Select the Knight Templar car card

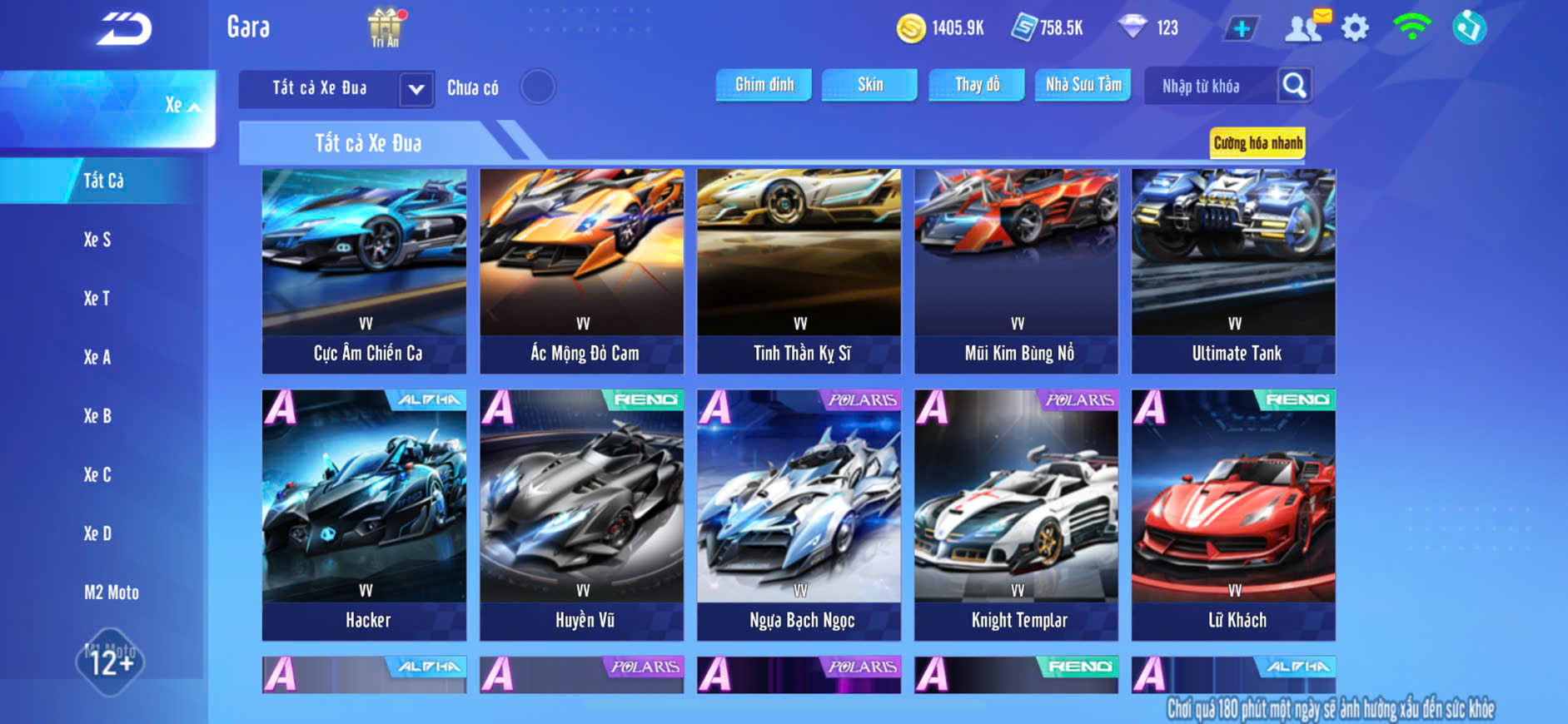(1016, 514)
